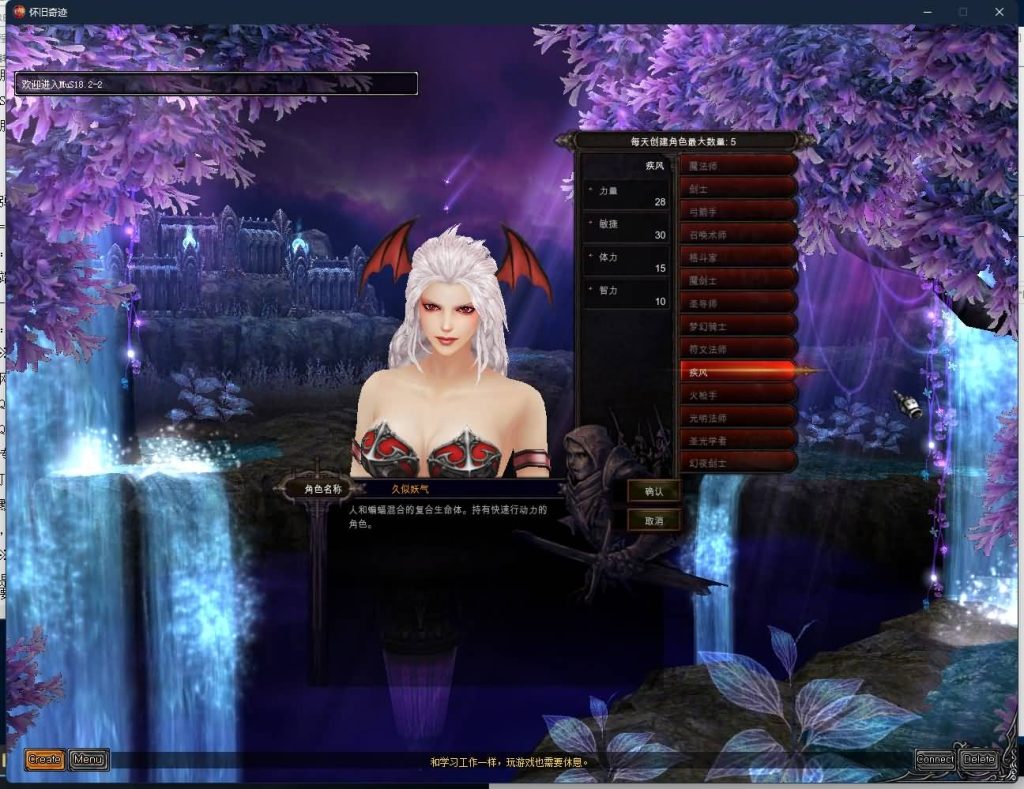Pick the 符文法师 class

click(738, 348)
